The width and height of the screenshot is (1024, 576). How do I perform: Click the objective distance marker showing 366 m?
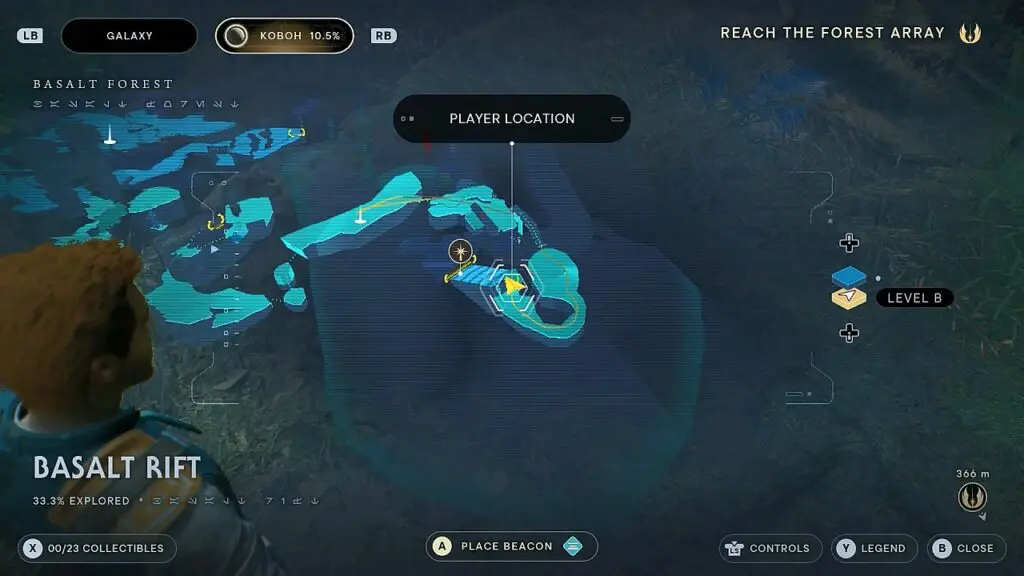pos(972,496)
